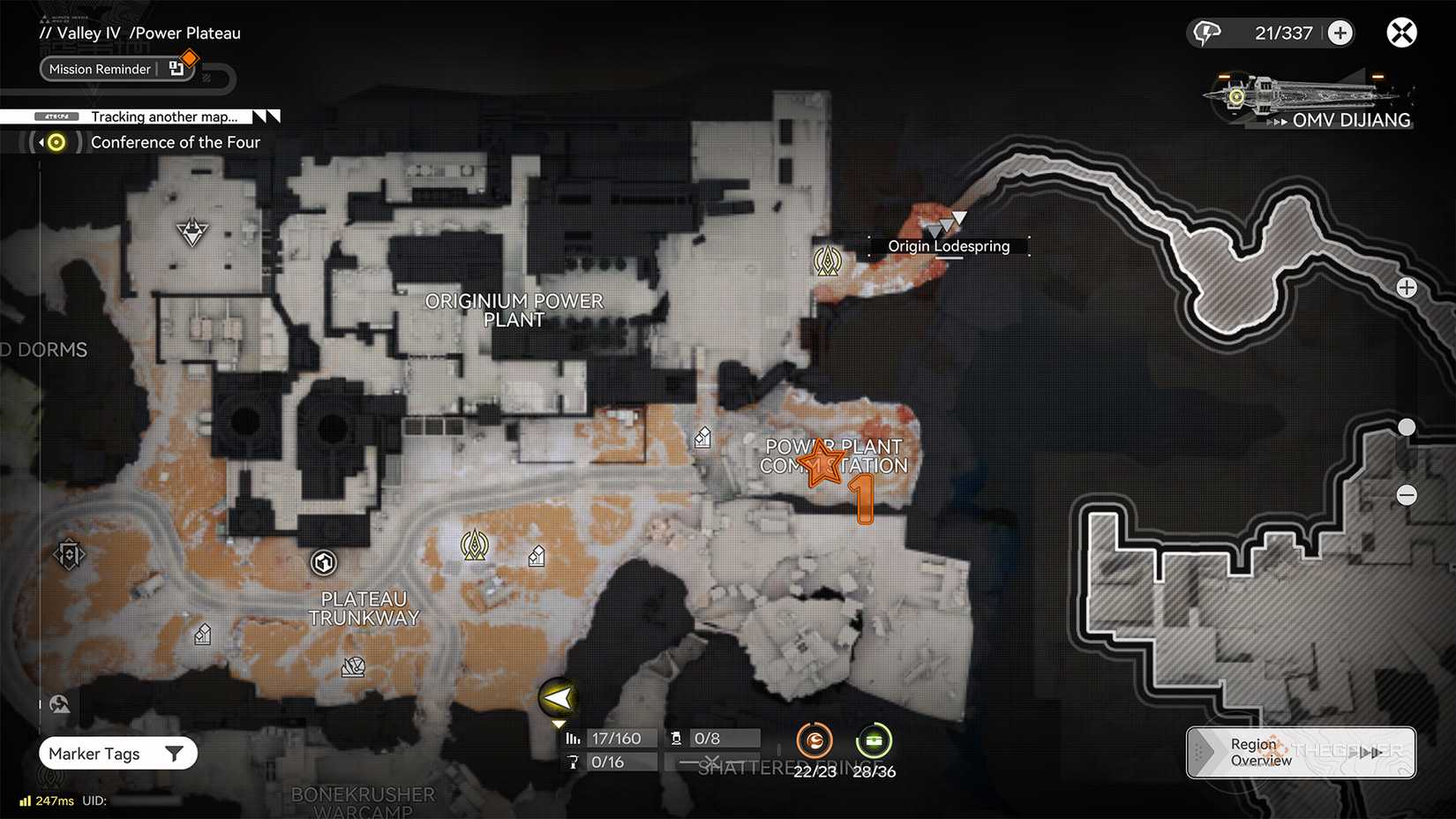Click the brain energy icon beside the 21/337 counter
This screenshot has width=1456, height=819.
click(1208, 32)
